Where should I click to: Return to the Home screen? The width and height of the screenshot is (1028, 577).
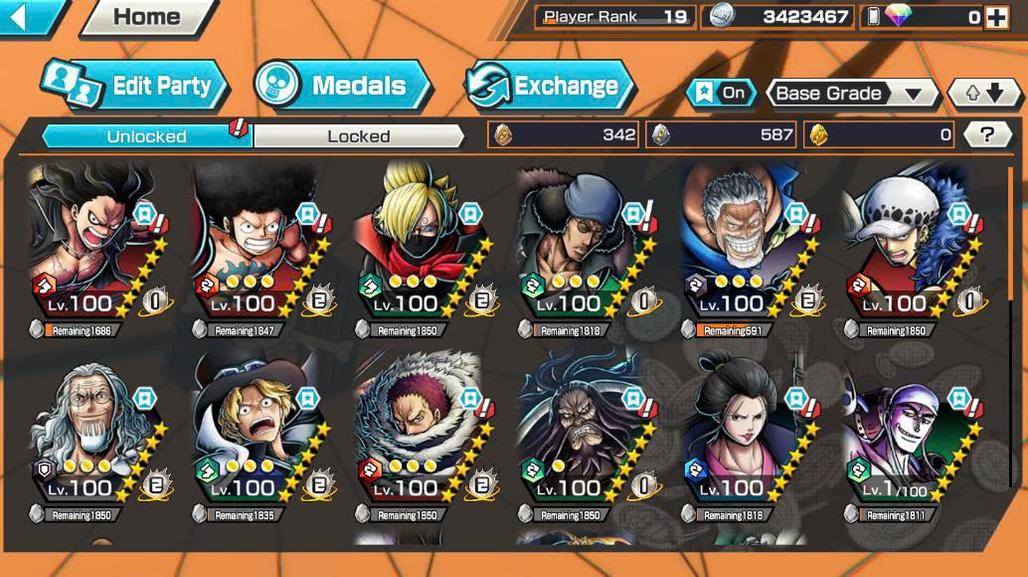[x=146, y=17]
